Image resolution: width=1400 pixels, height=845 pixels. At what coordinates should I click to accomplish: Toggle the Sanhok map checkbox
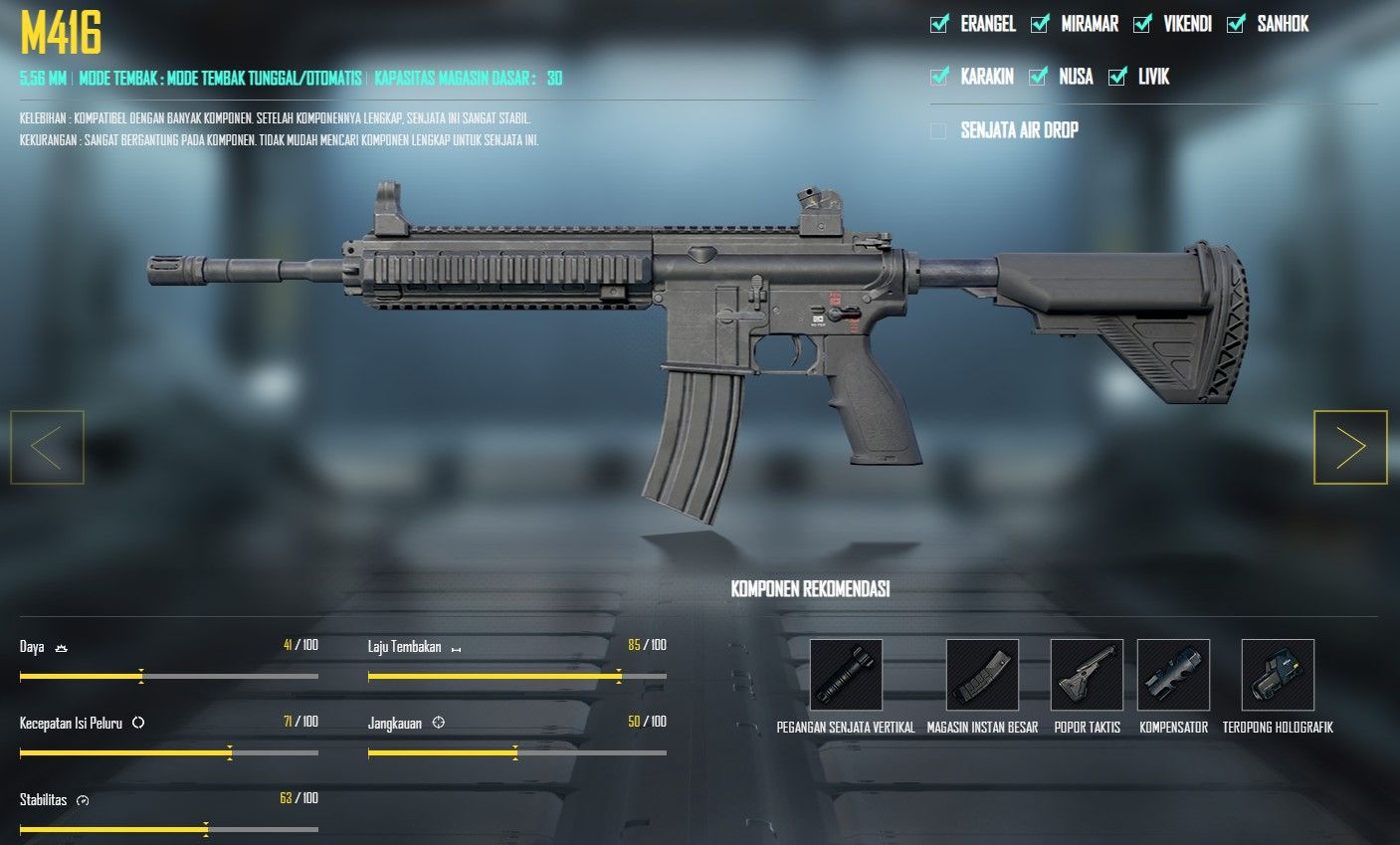(1236, 24)
